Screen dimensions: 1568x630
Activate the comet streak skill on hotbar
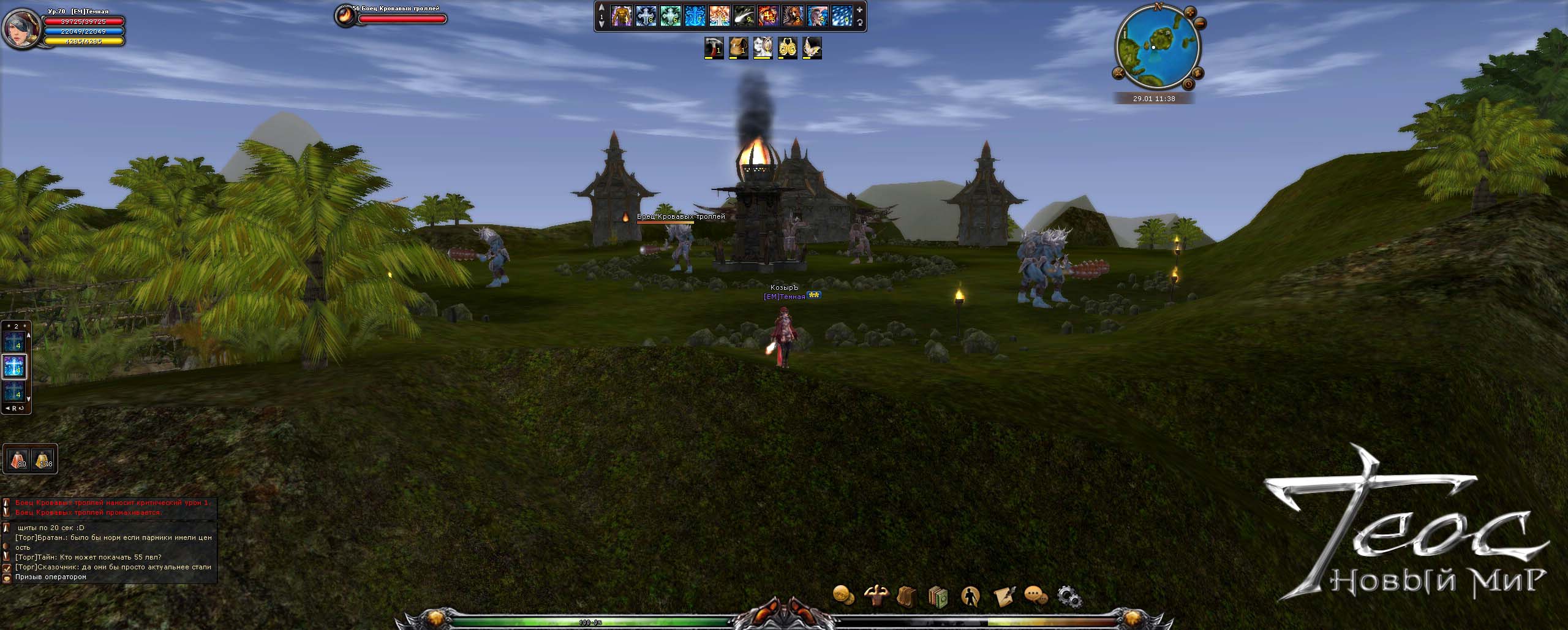coord(744,17)
